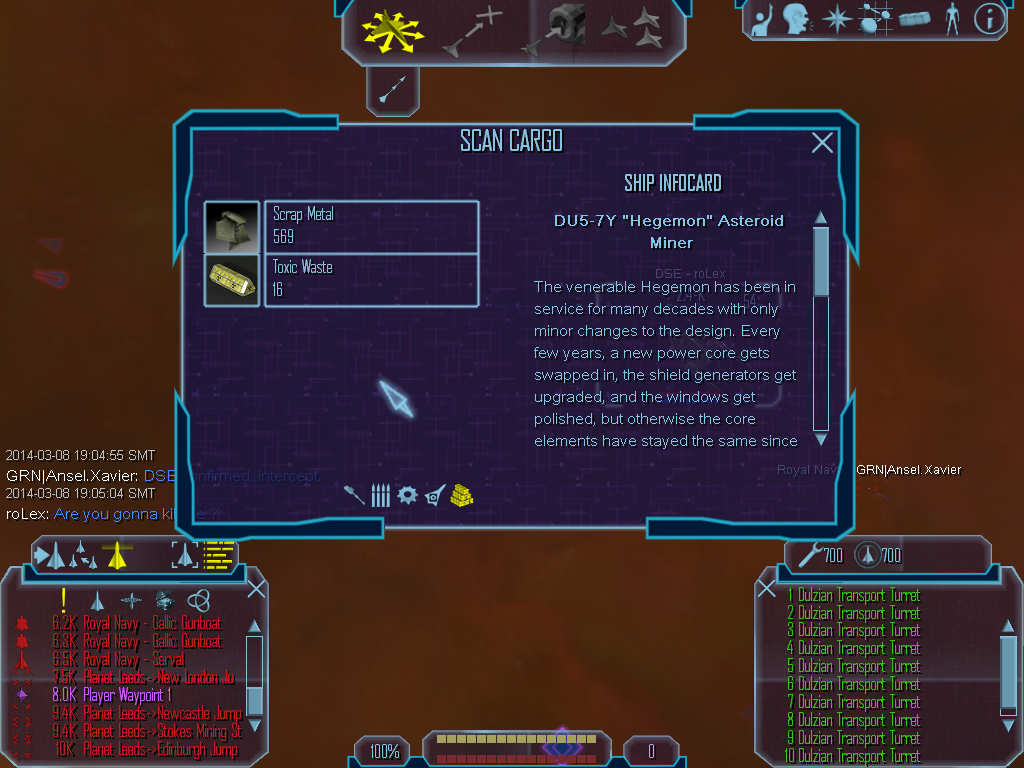1024x768 pixels.
Task: Close the weapons list panel
Action: [767, 588]
